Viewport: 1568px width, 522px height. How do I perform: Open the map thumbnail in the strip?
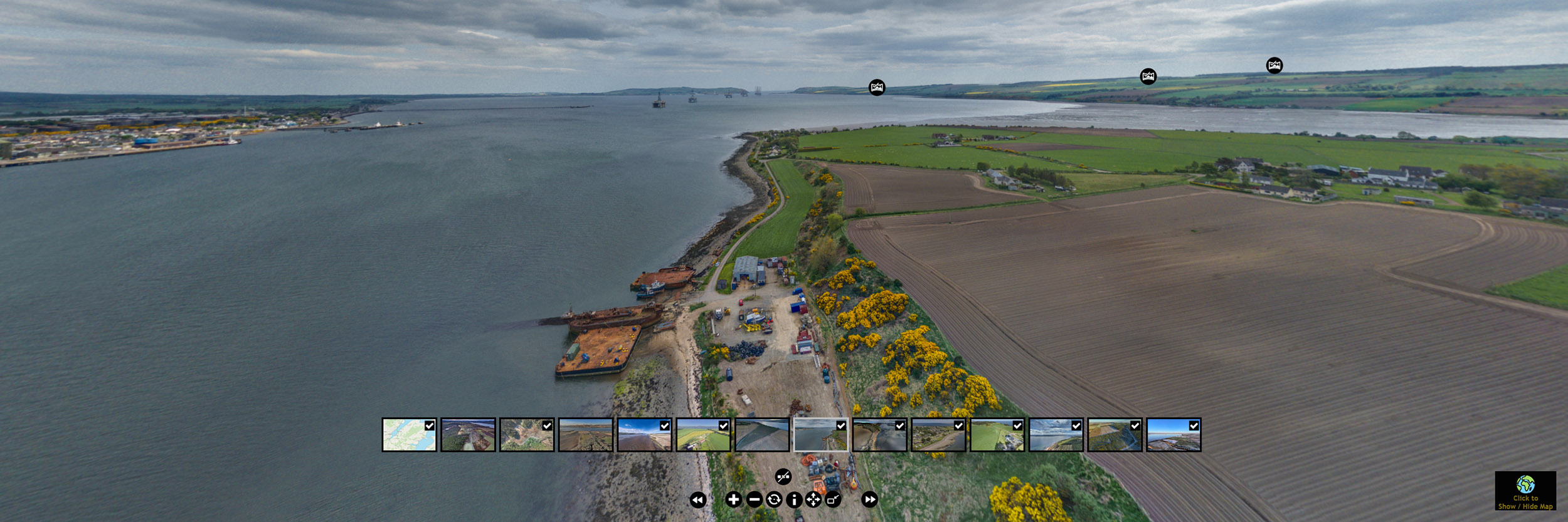pyautogui.click(x=409, y=435)
